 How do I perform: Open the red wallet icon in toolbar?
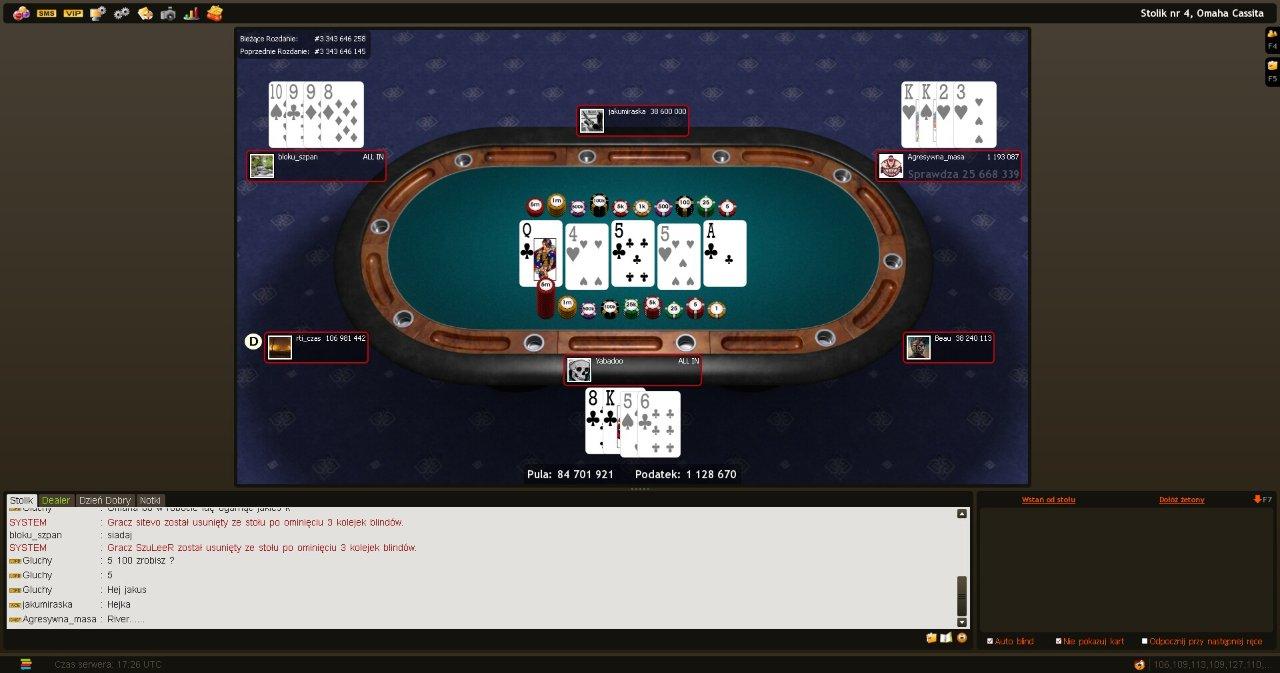coord(214,13)
